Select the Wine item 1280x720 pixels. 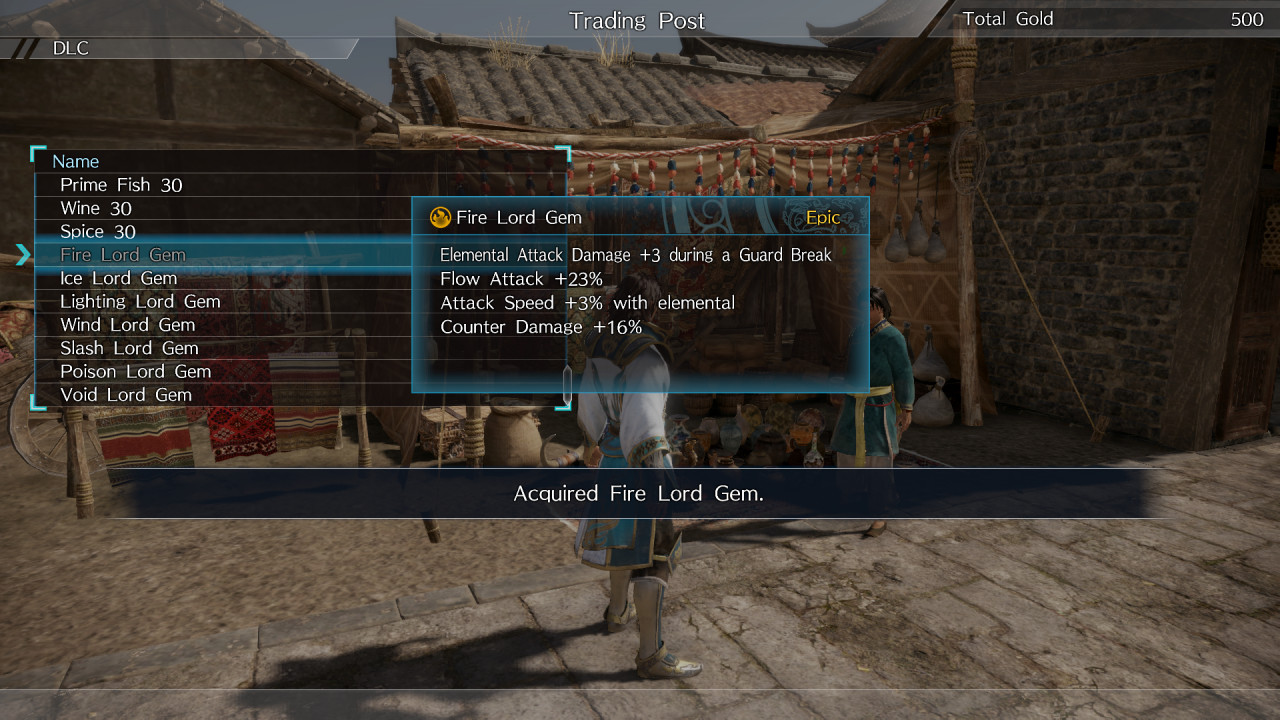pyautogui.click(x=94, y=208)
